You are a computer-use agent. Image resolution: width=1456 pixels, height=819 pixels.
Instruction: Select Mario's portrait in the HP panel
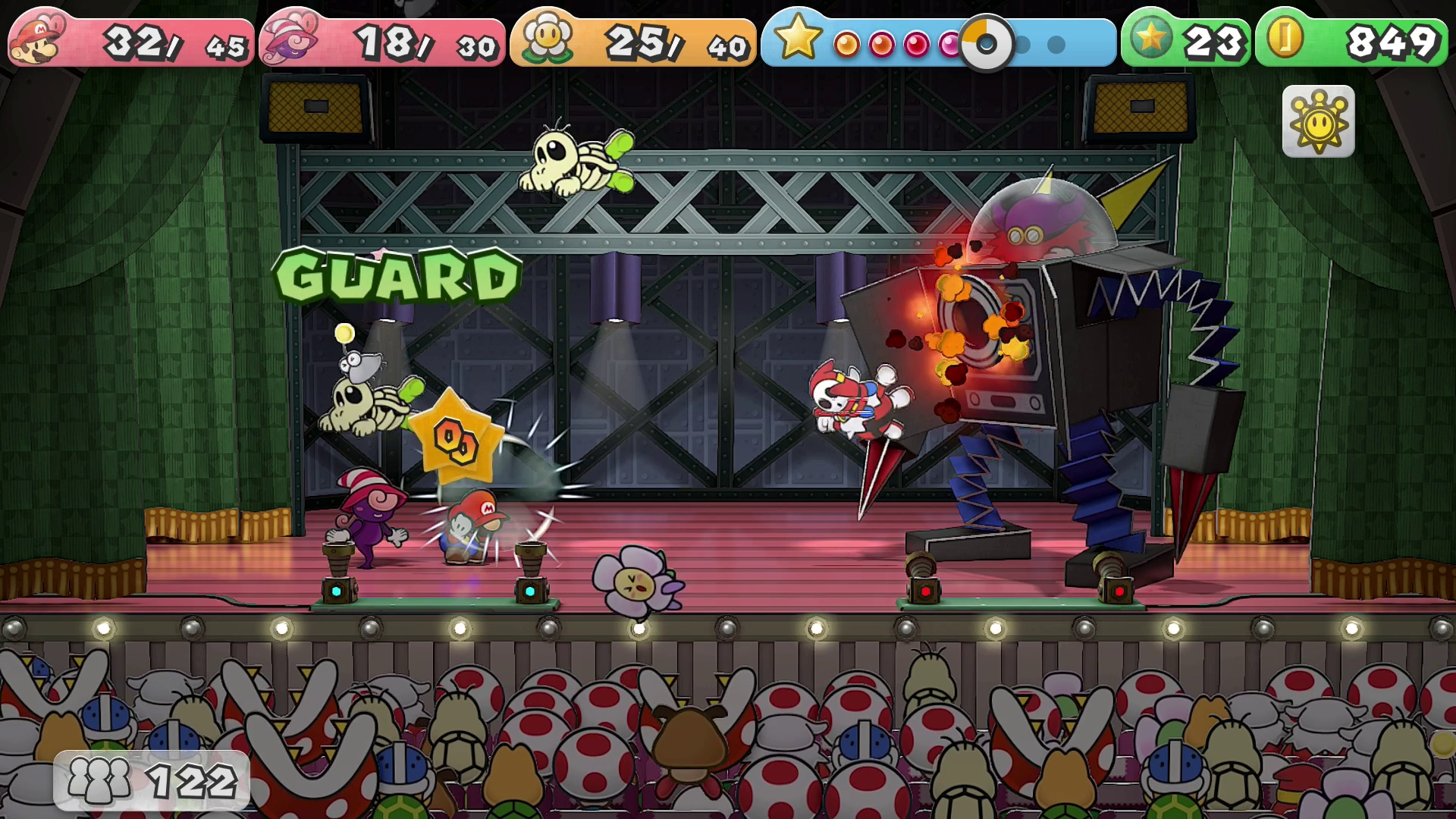click(x=37, y=39)
